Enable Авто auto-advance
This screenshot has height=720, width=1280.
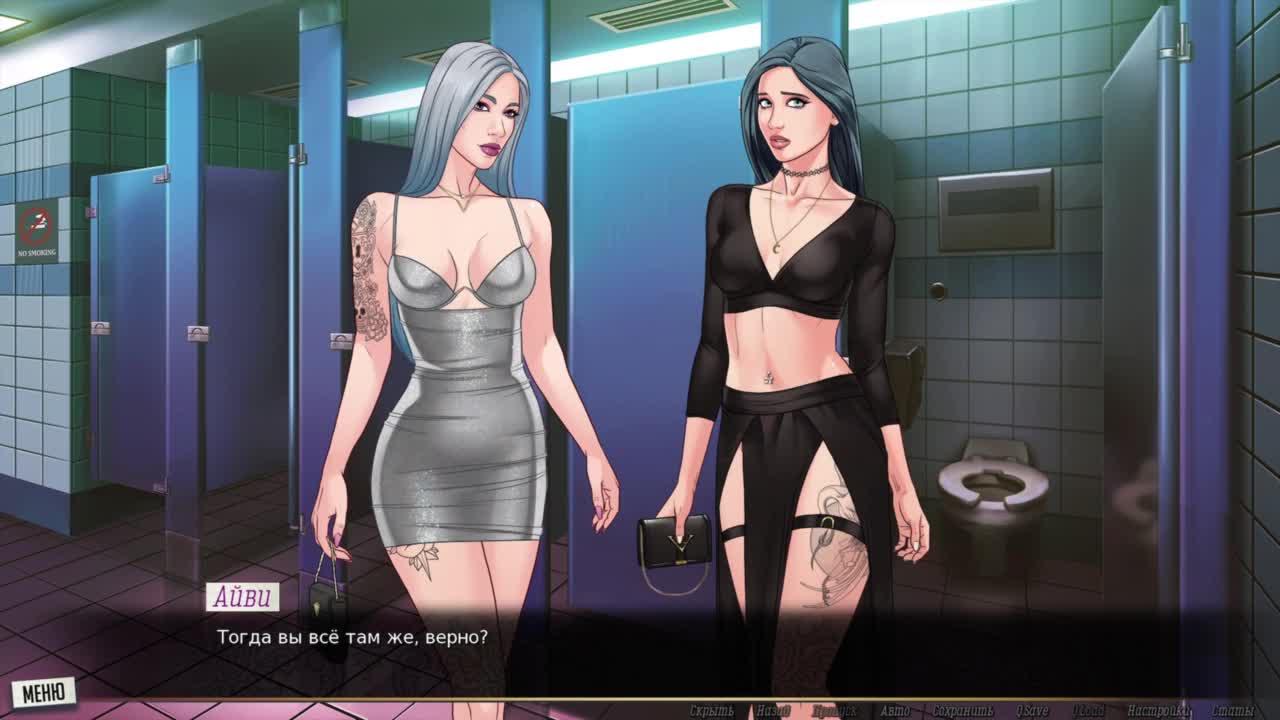click(x=895, y=711)
